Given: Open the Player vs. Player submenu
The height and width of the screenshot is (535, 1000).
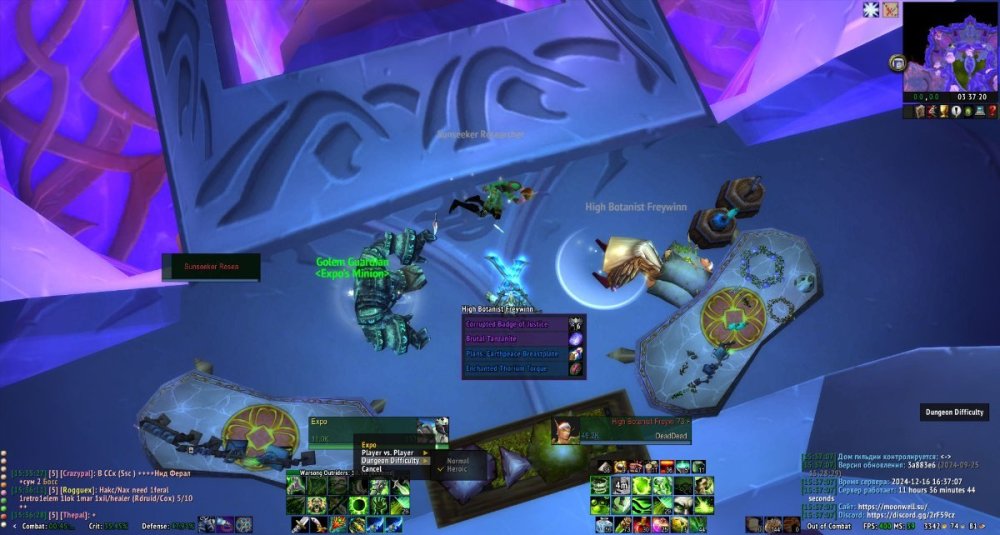Looking at the screenshot, I should point(389,453).
